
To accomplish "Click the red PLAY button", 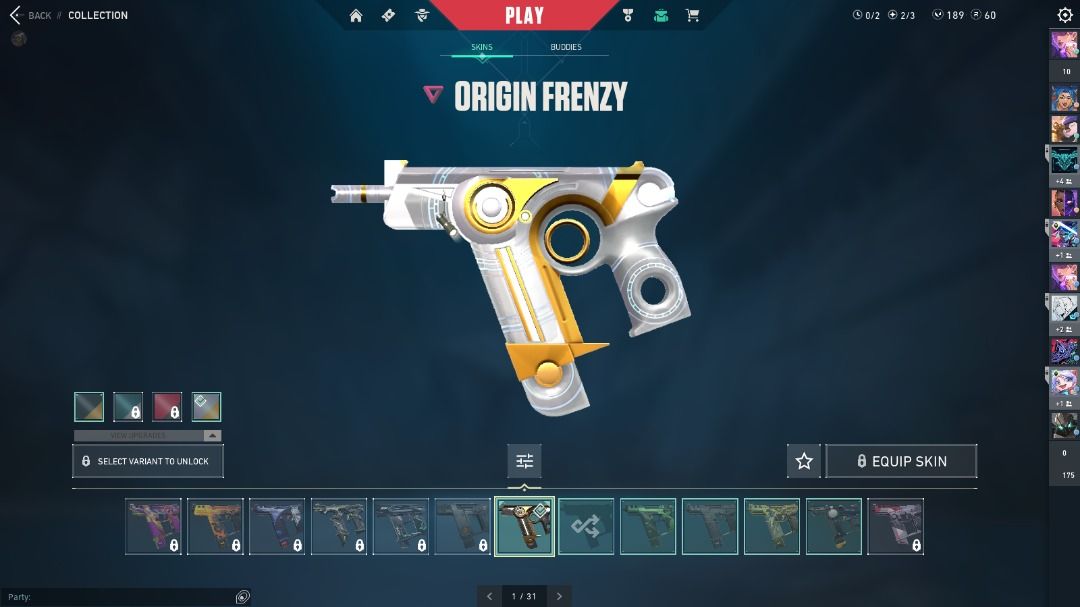I will click(x=524, y=15).
